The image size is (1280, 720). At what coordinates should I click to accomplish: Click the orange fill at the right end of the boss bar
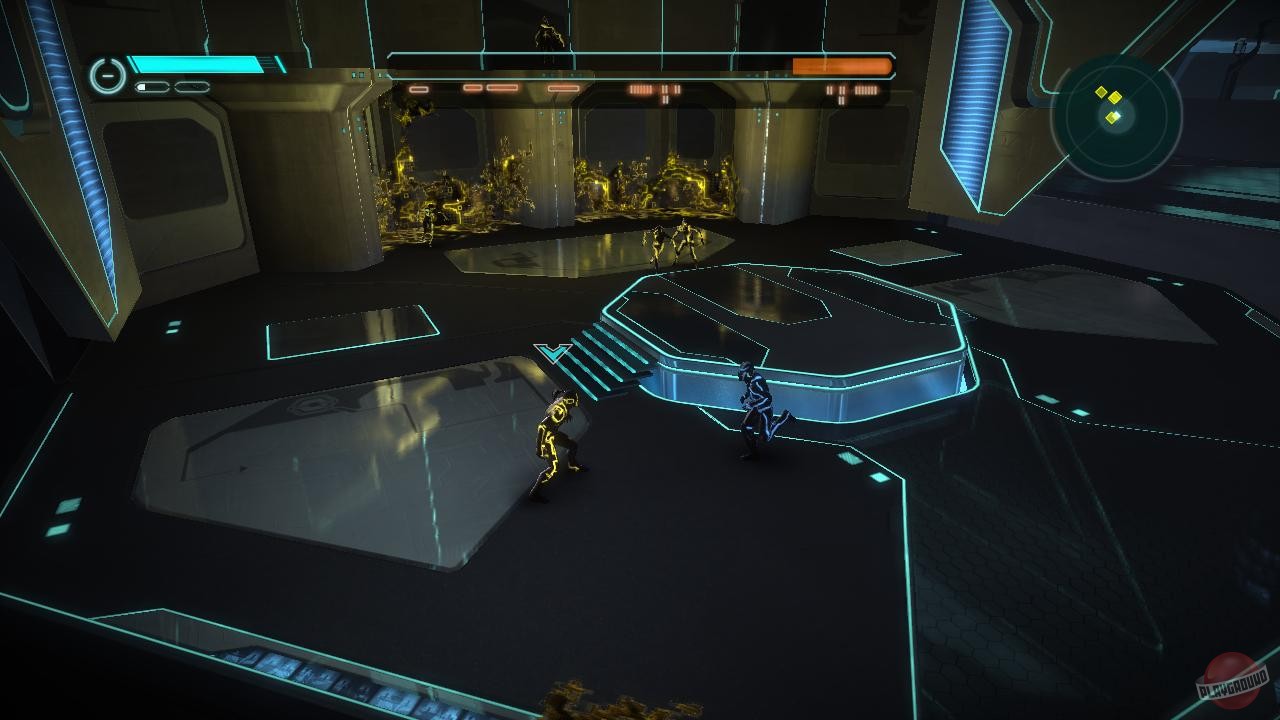[843, 64]
